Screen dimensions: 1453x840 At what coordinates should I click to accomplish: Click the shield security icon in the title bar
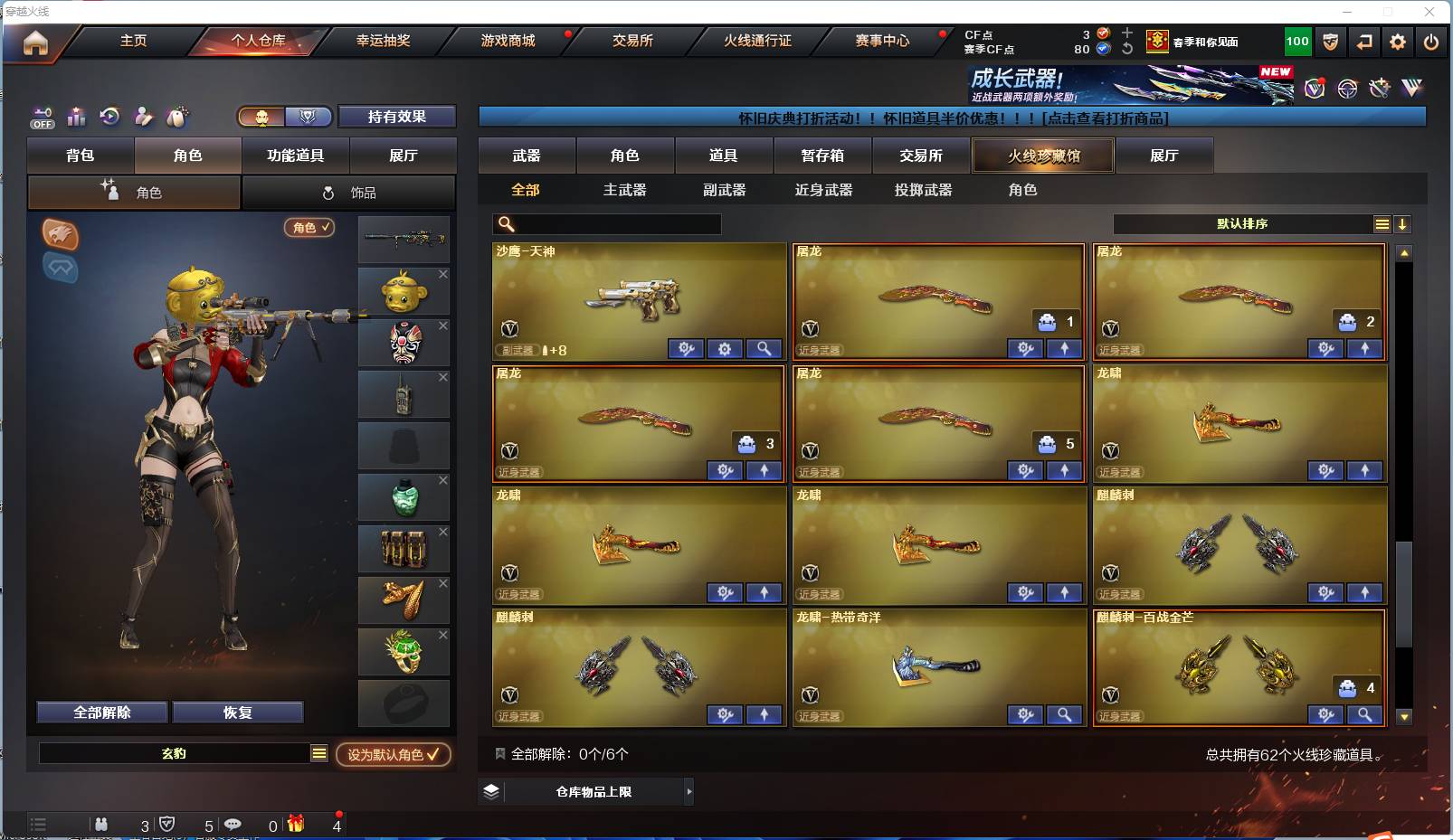click(x=1329, y=42)
